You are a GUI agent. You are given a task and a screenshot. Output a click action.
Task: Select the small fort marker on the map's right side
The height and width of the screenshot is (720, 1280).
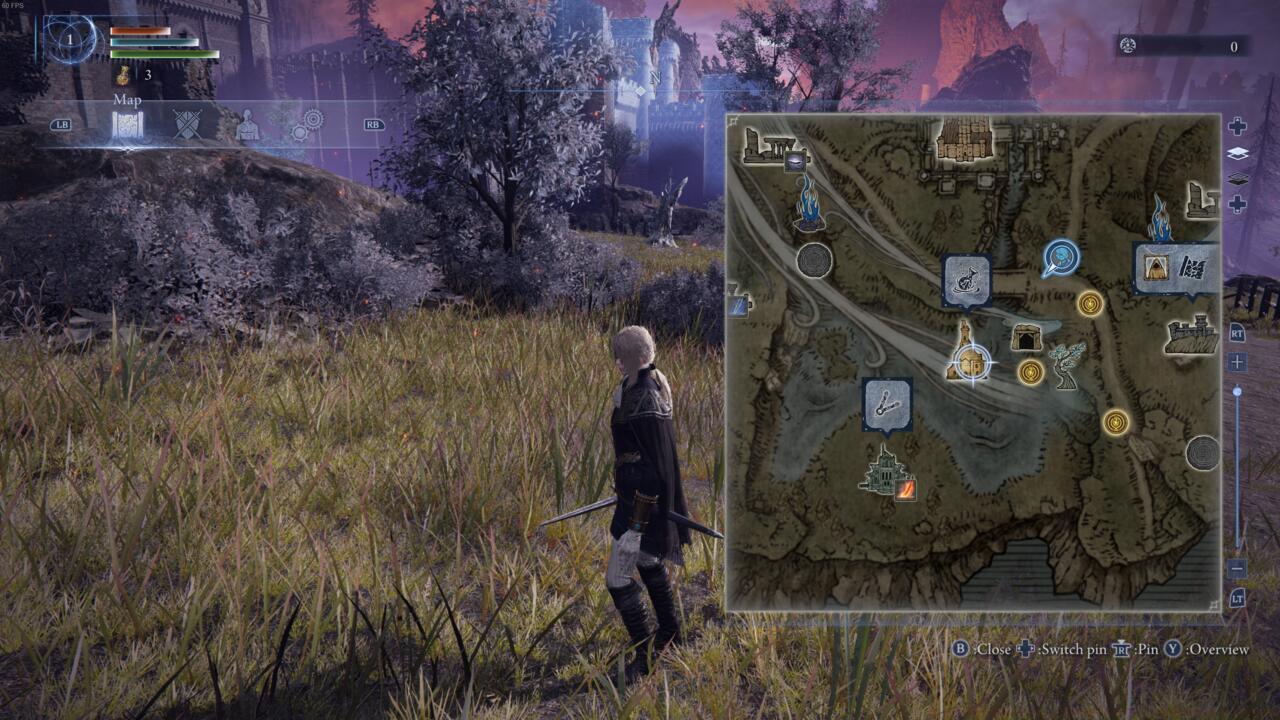[x=1200, y=199]
